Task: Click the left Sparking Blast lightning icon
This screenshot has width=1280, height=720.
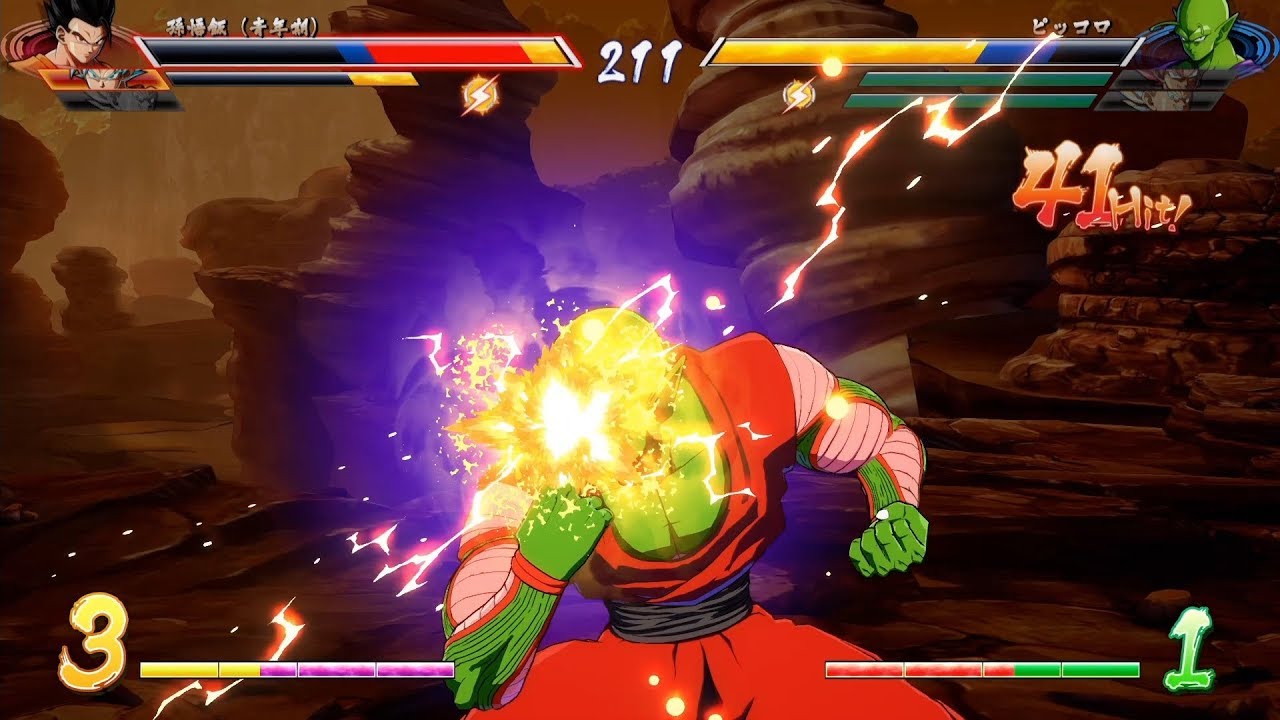Action: point(478,91)
